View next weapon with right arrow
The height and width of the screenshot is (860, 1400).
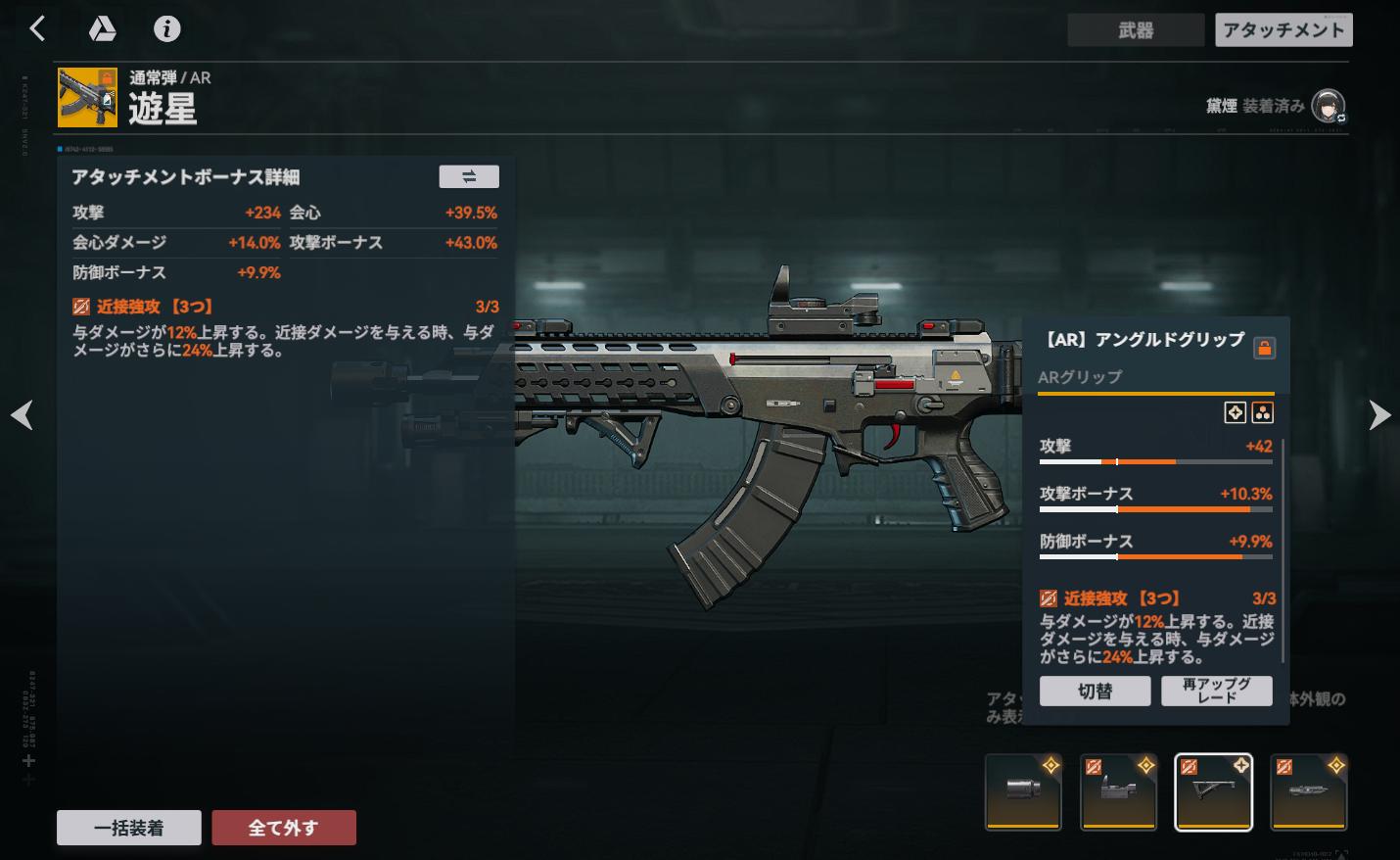[1378, 415]
